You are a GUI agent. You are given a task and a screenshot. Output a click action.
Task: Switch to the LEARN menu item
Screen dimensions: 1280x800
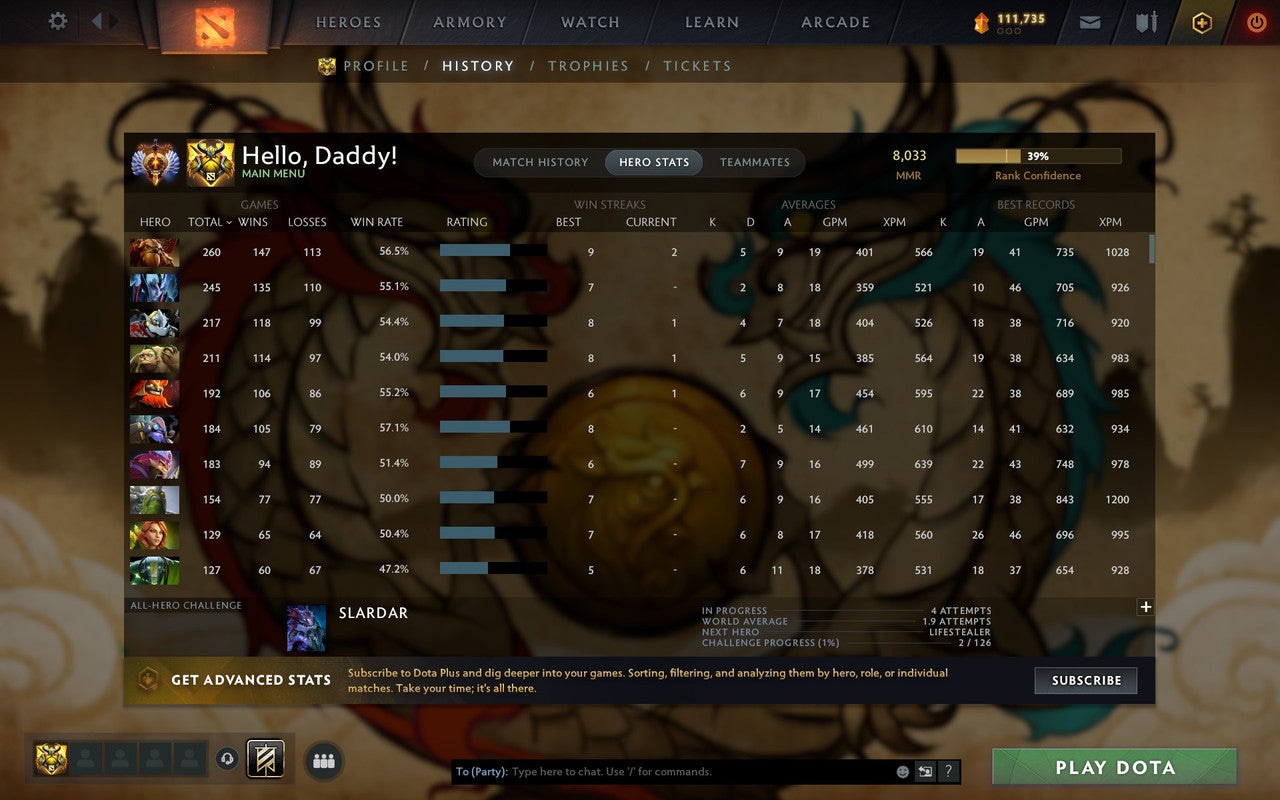click(x=711, y=22)
